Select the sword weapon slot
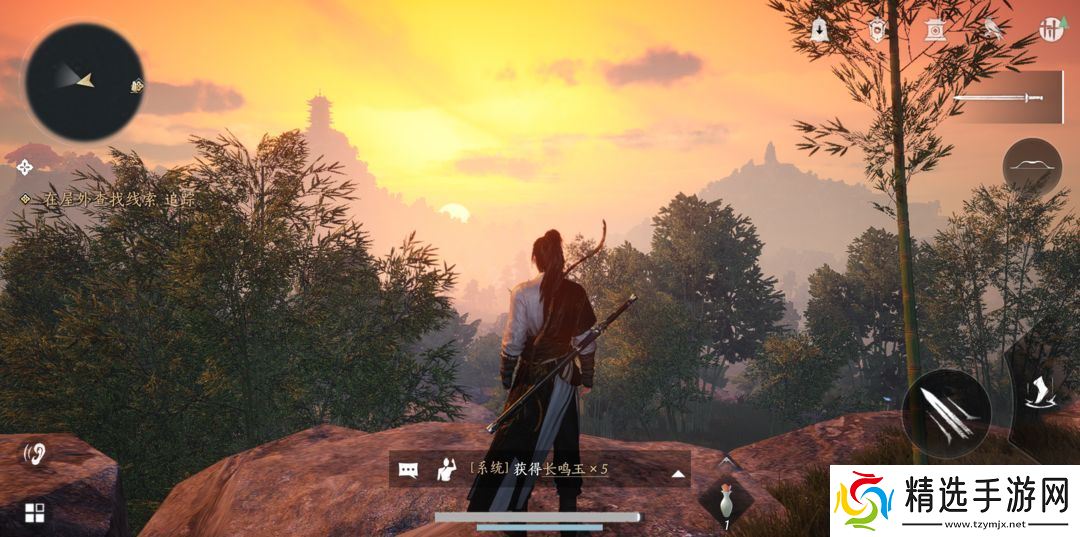This screenshot has width=1080, height=537. pyautogui.click(x=1000, y=98)
